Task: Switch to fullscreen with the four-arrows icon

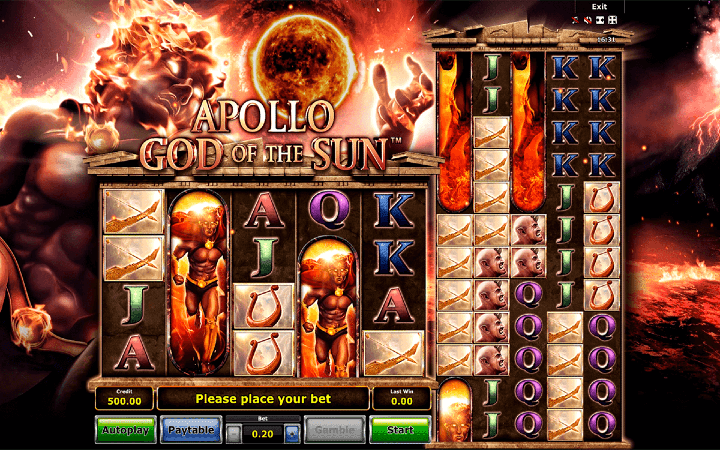Action: coord(612,19)
